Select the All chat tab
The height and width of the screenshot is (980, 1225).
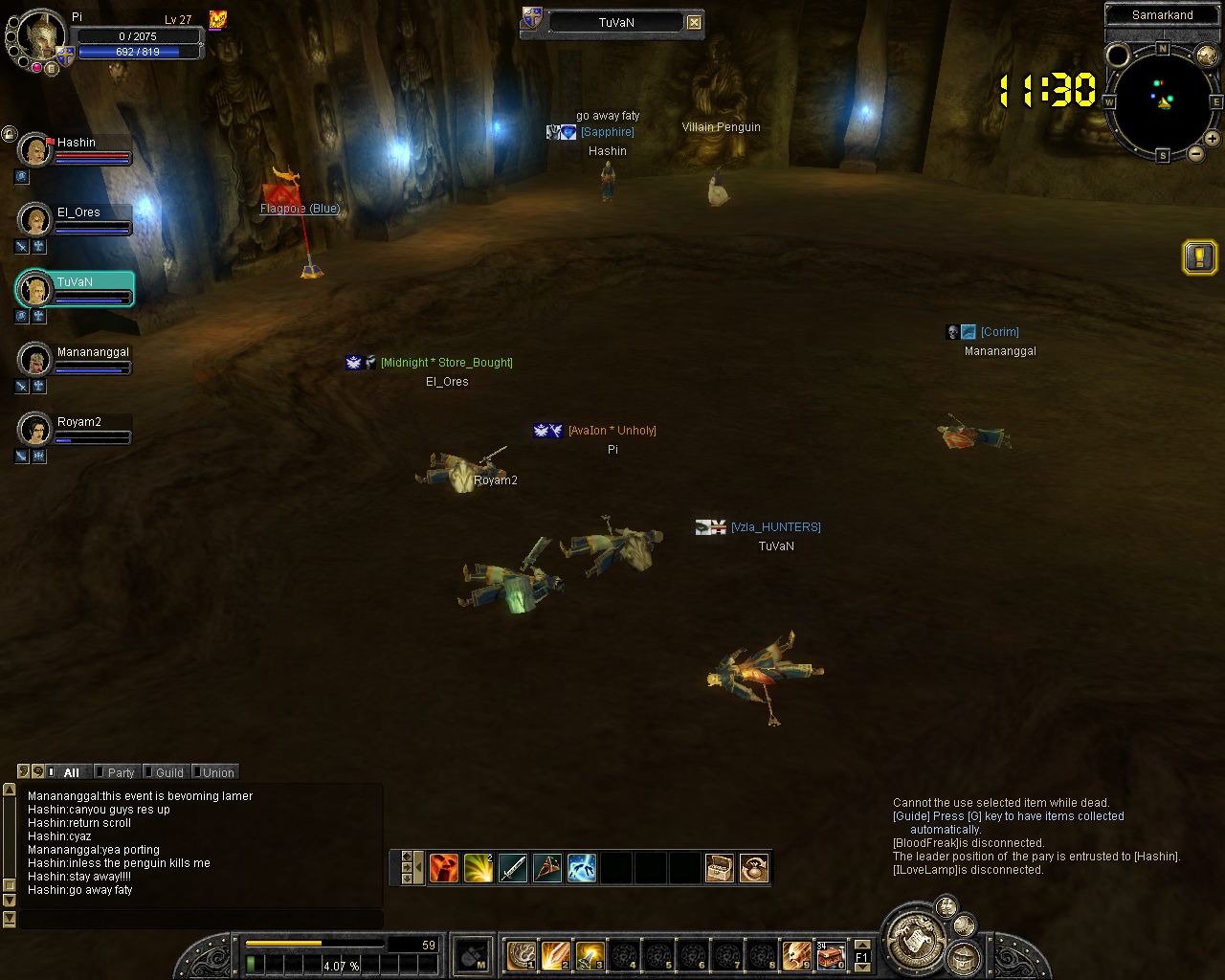pos(70,772)
